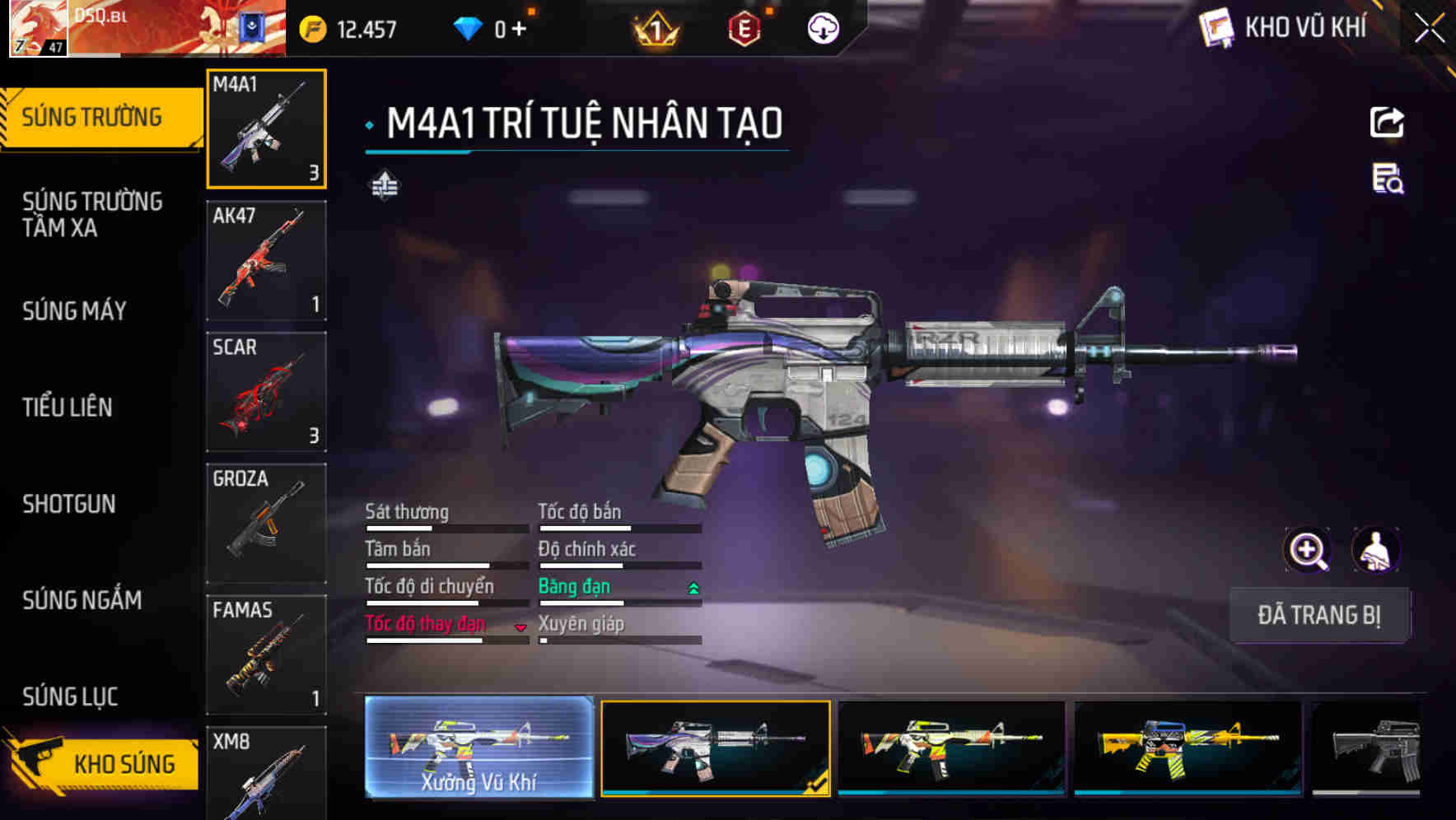This screenshot has width=1456, height=820.
Task: Pick the FAMAS weapon tile
Action: [x=266, y=655]
